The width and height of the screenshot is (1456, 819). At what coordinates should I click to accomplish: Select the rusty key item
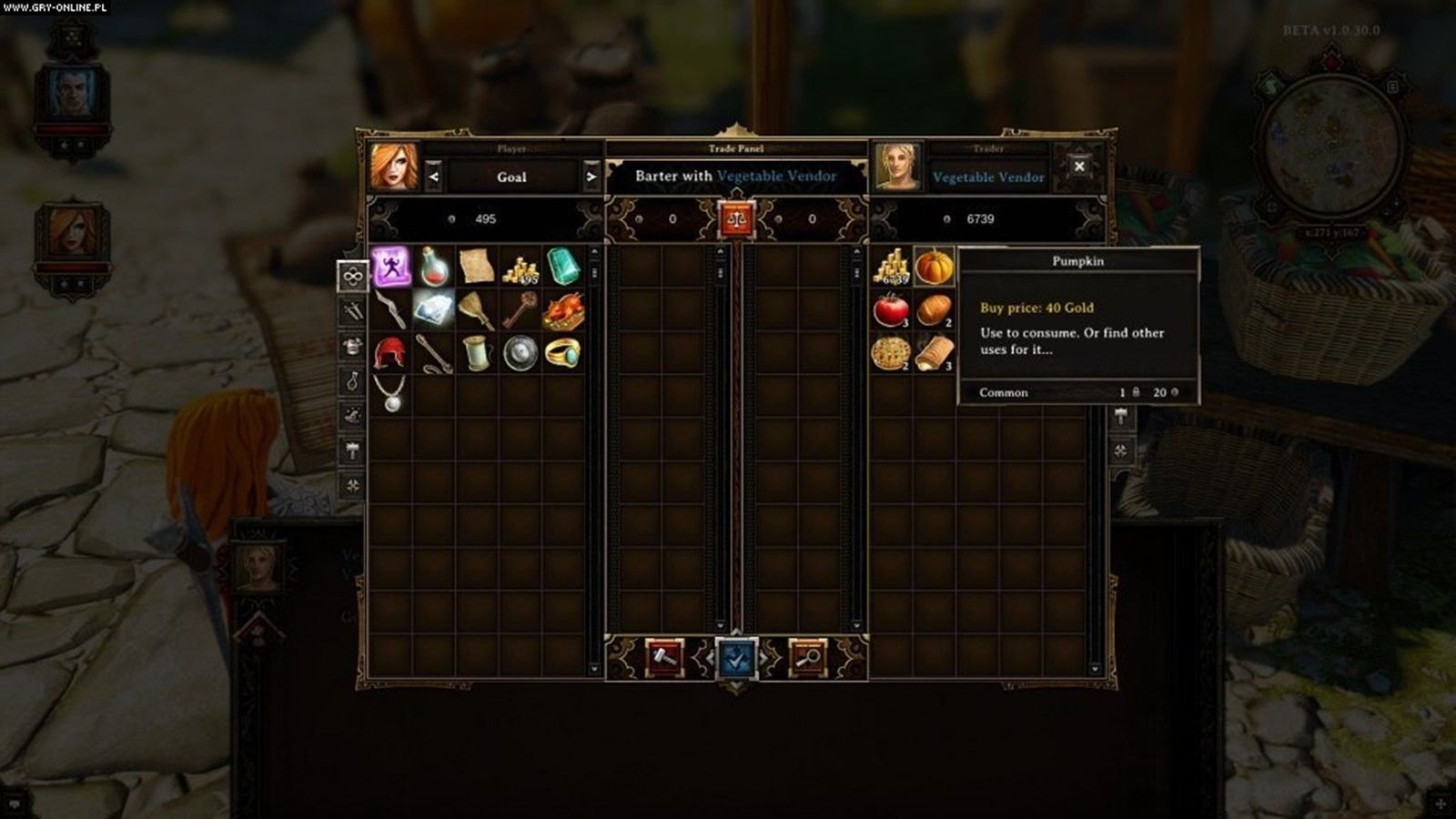[520, 310]
